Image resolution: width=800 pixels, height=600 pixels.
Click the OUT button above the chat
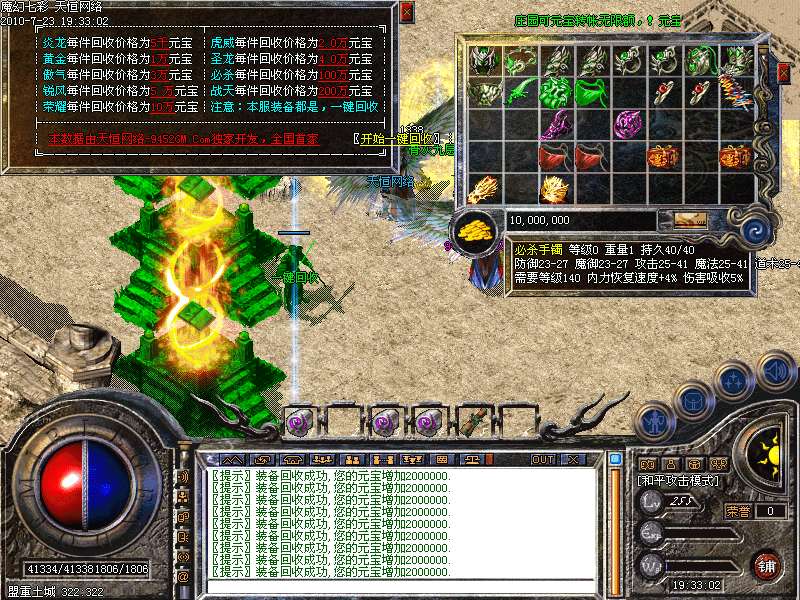tap(542, 459)
